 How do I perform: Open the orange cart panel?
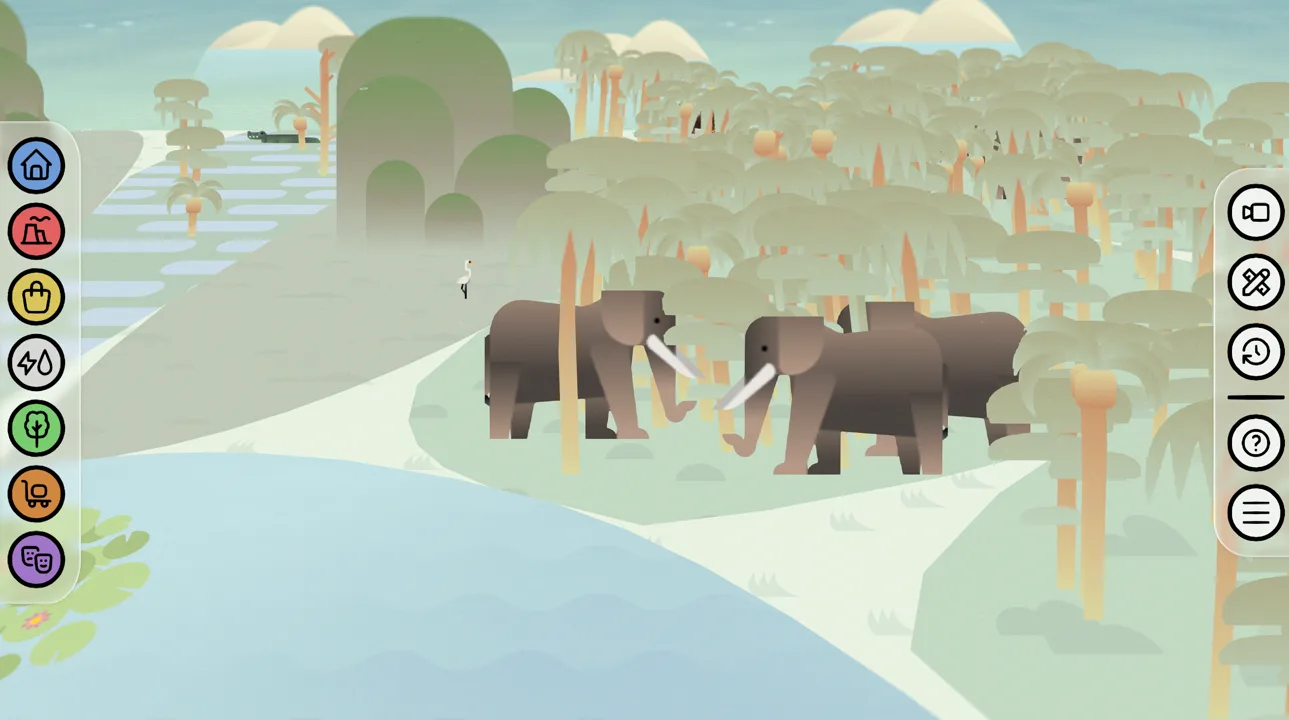36,494
